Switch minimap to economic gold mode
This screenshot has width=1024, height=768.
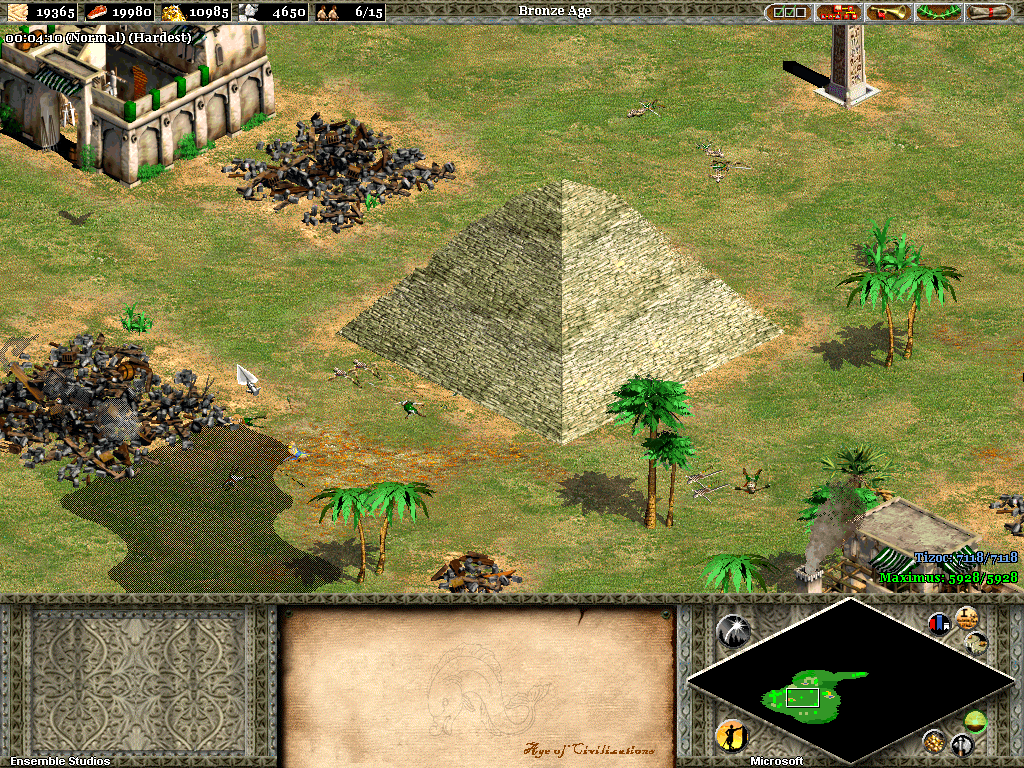934,741
